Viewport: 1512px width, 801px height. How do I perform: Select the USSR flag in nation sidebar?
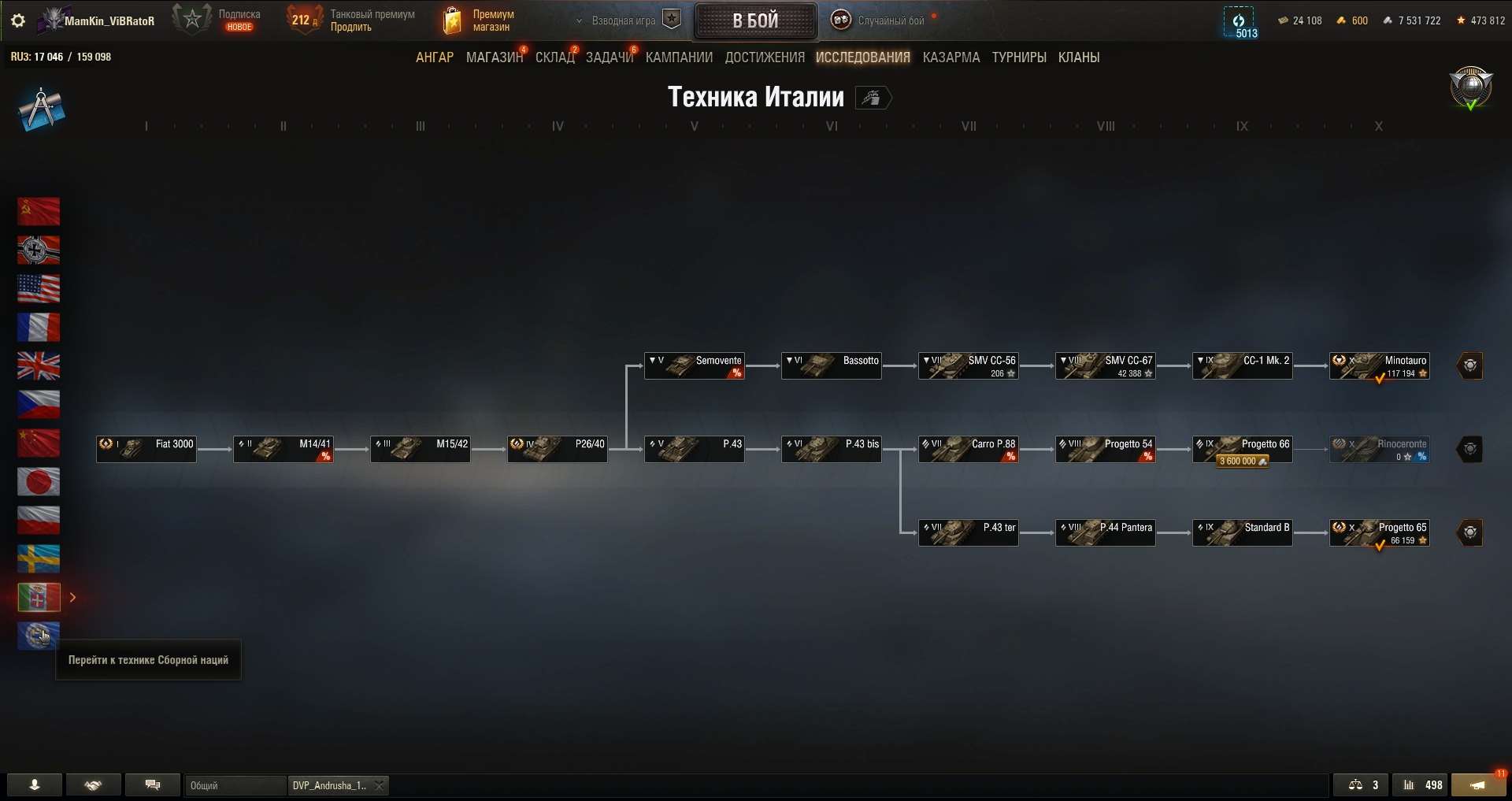(38, 211)
